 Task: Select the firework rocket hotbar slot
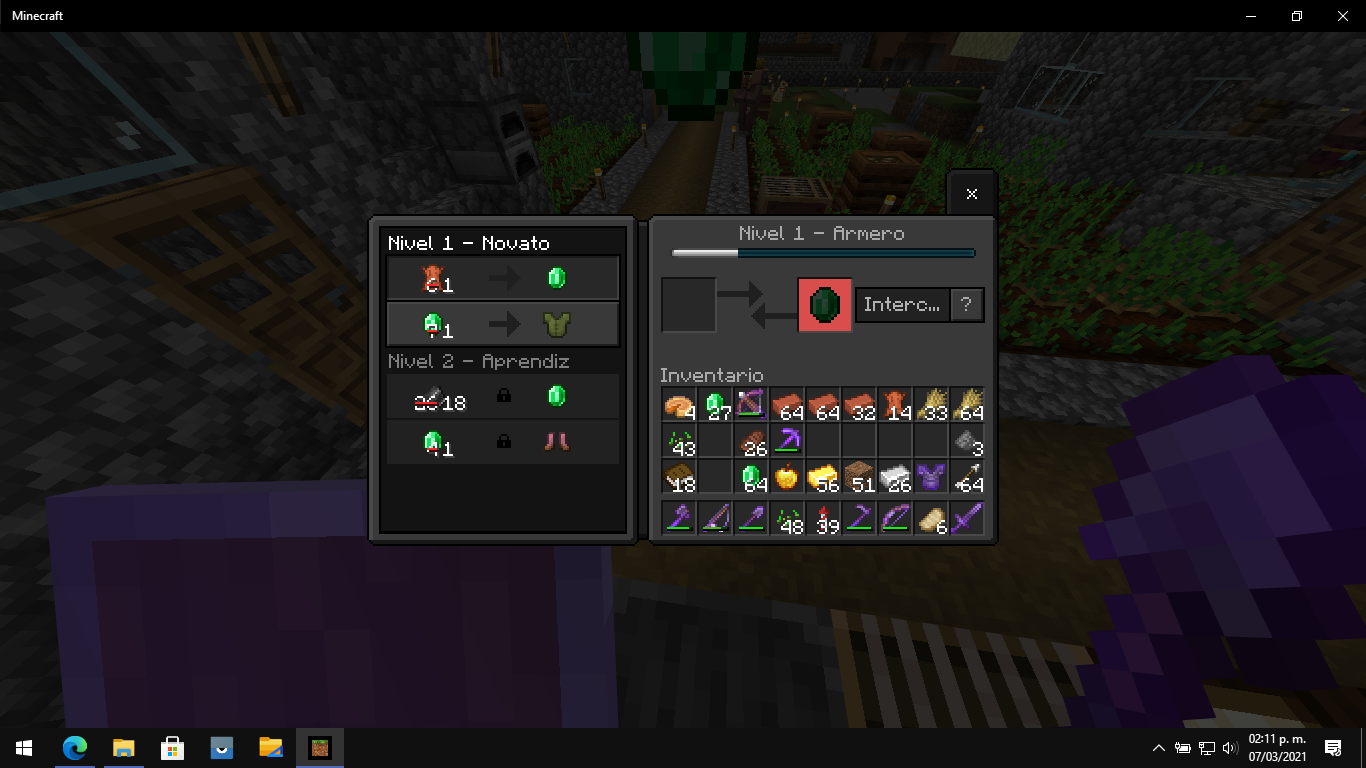click(x=823, y=519)
